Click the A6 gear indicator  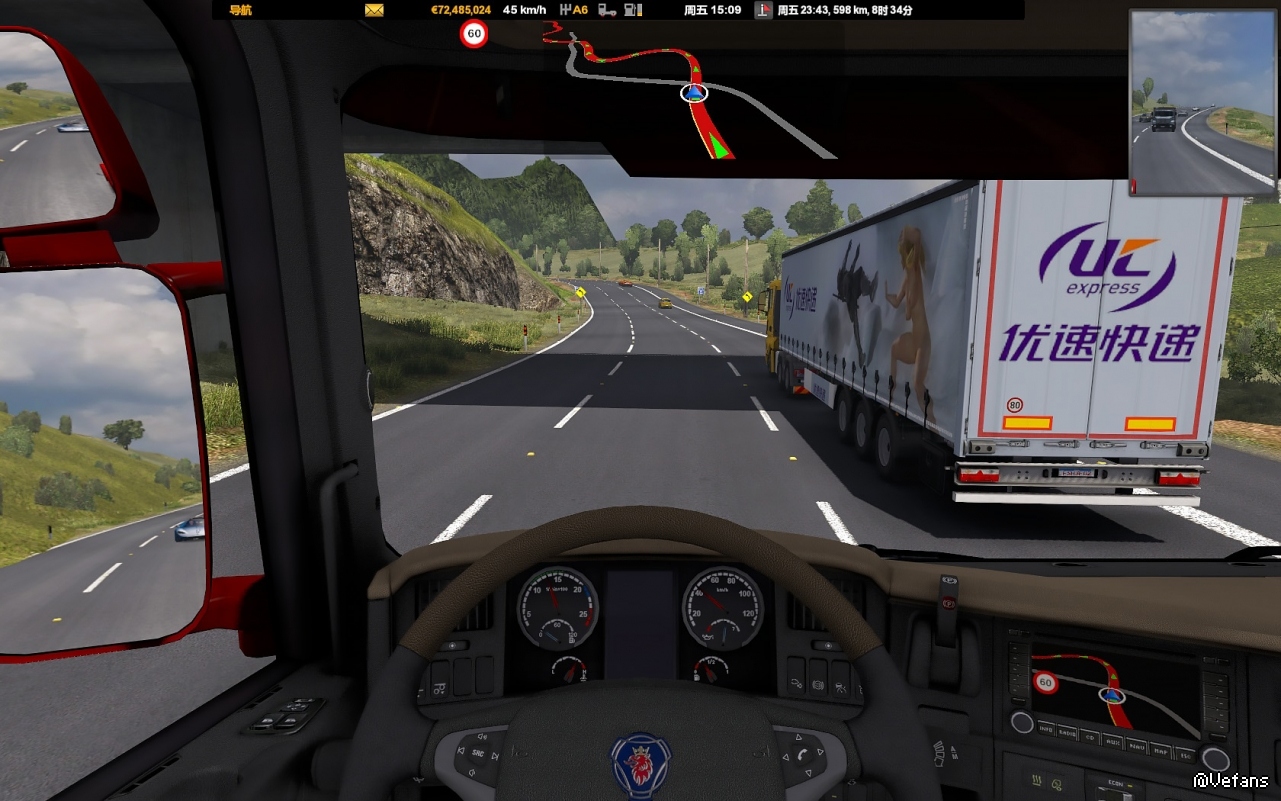pos(574,10)
